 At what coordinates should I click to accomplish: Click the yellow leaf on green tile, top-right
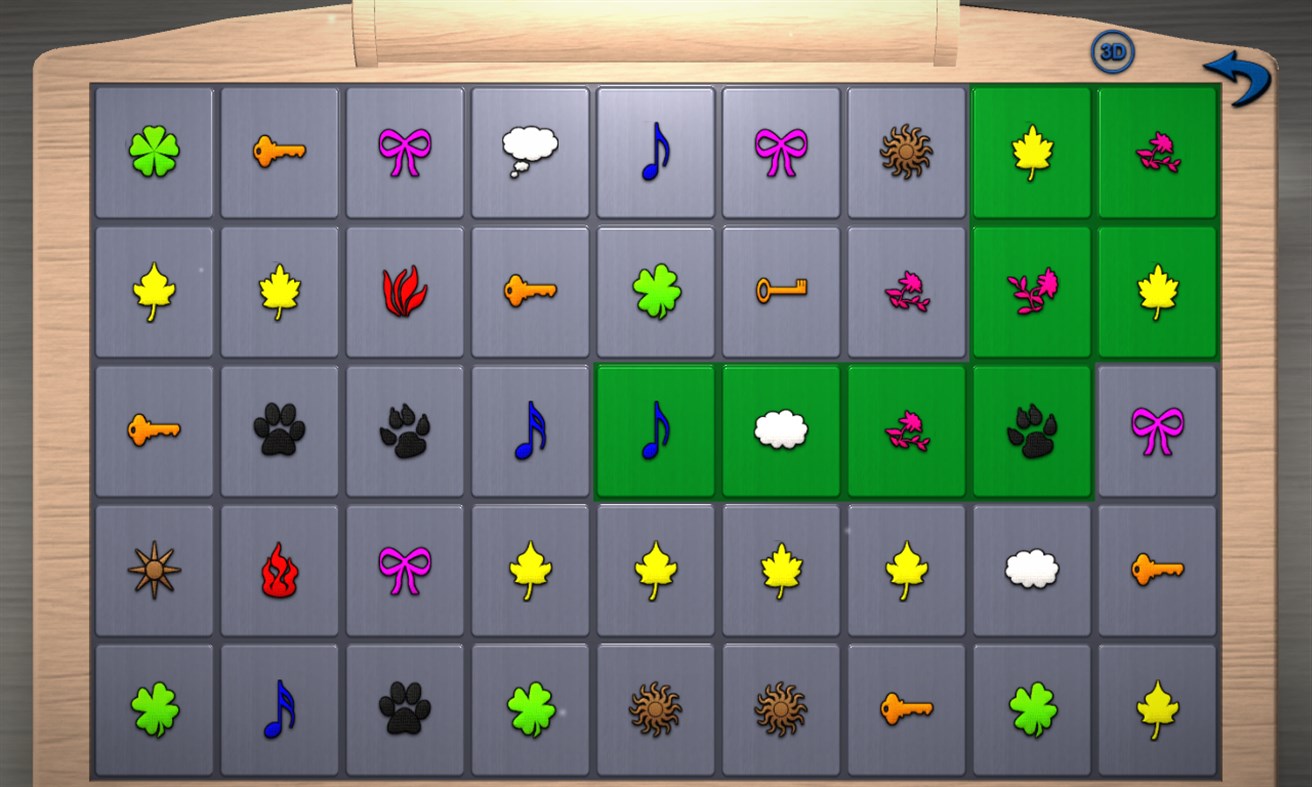tap(1032, 152)
